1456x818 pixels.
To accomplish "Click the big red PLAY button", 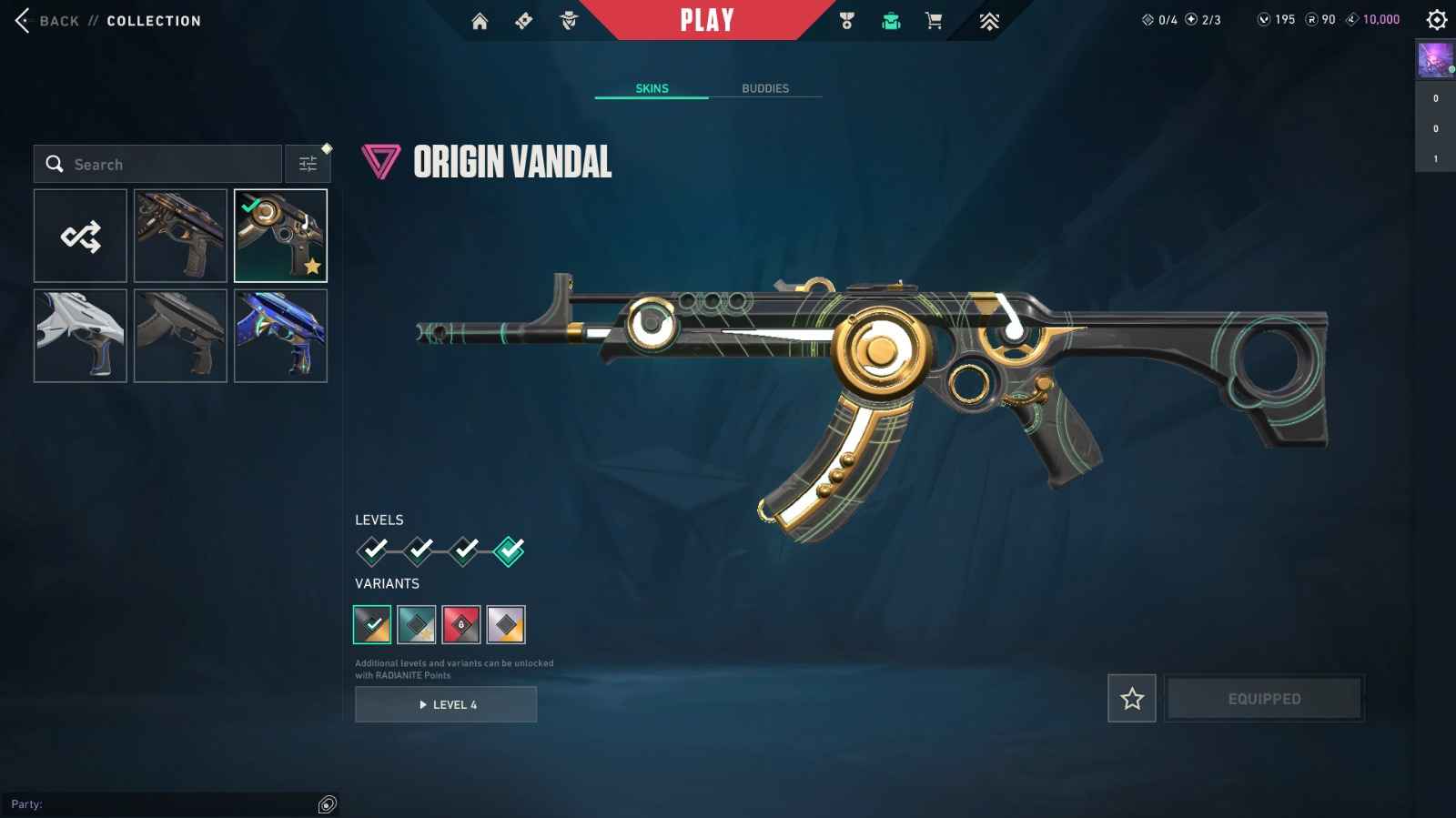I will click(x=707, y=20).
